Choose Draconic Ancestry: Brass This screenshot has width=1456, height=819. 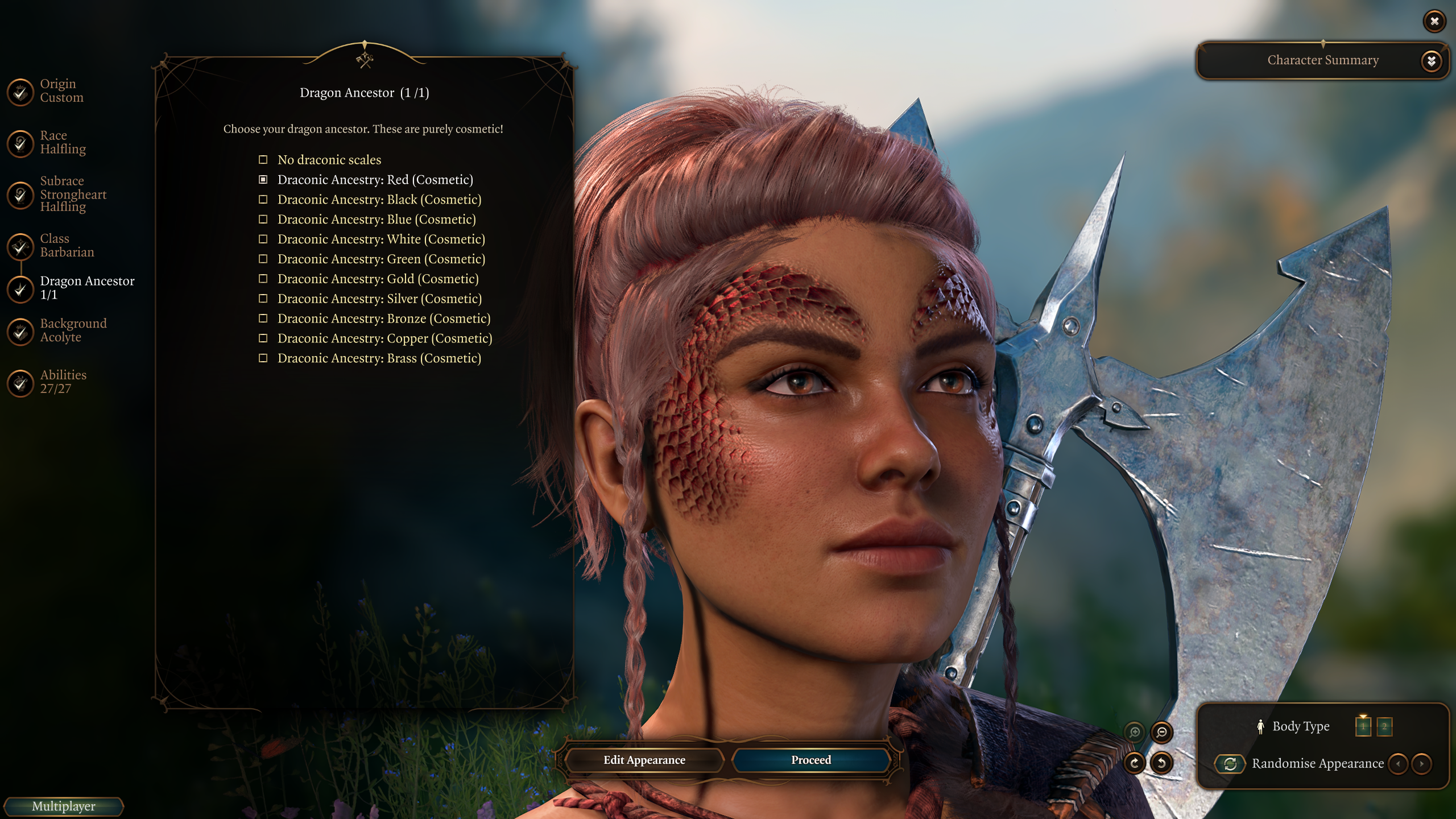[x=379, y=359]
